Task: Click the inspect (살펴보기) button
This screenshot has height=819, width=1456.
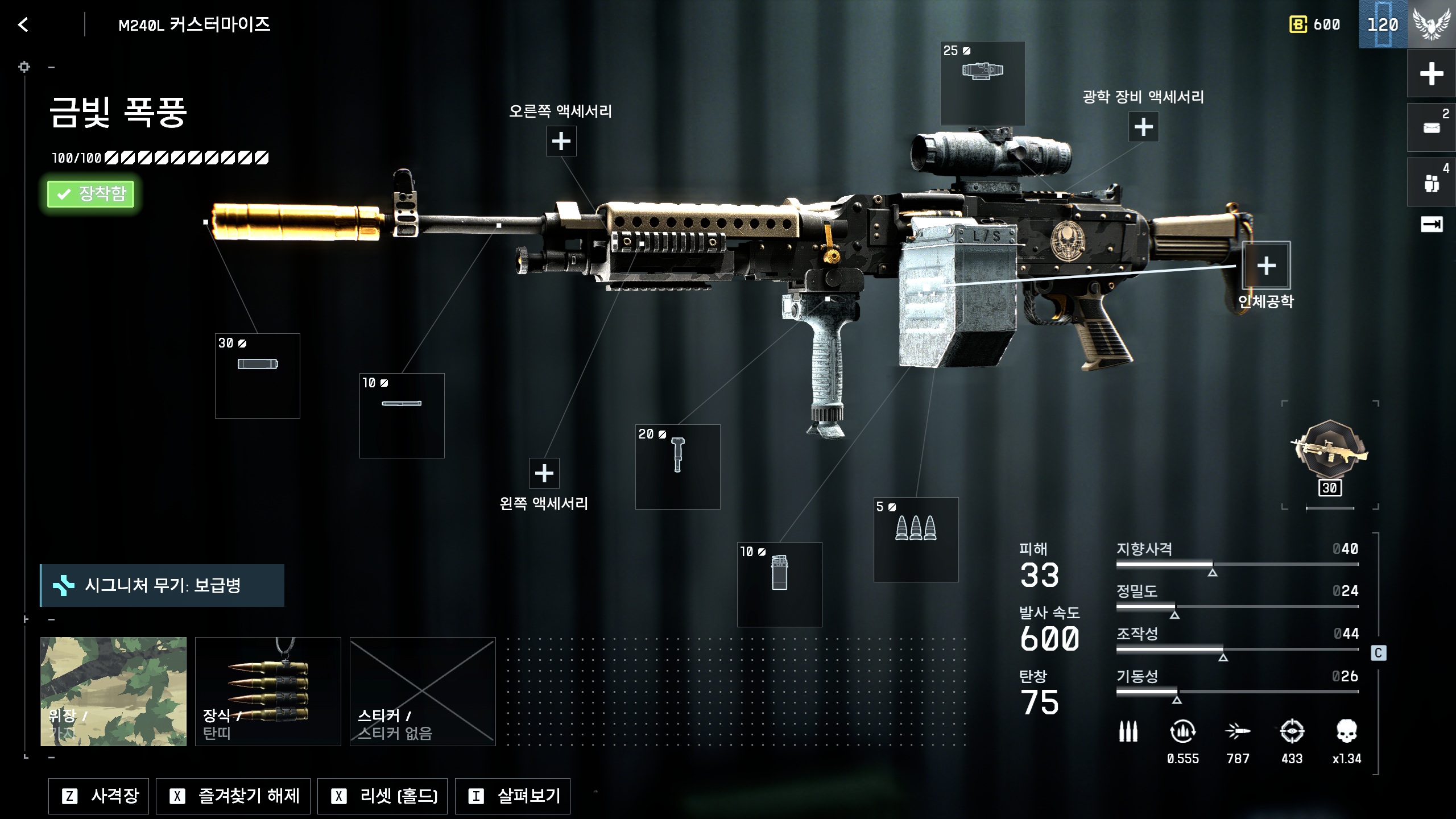Action: [512, 796]
